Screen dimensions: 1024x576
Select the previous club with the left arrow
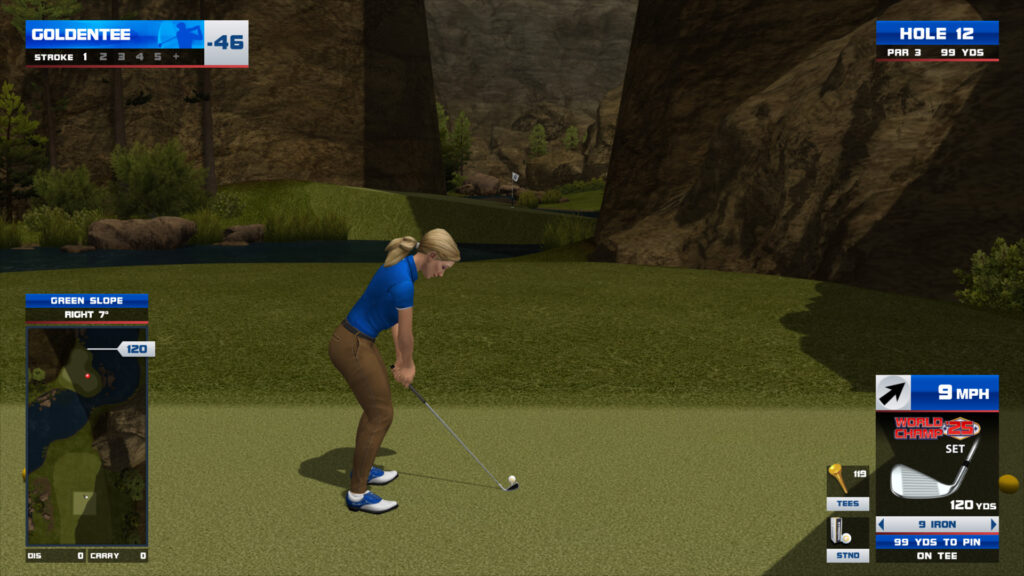pos(882,524)
